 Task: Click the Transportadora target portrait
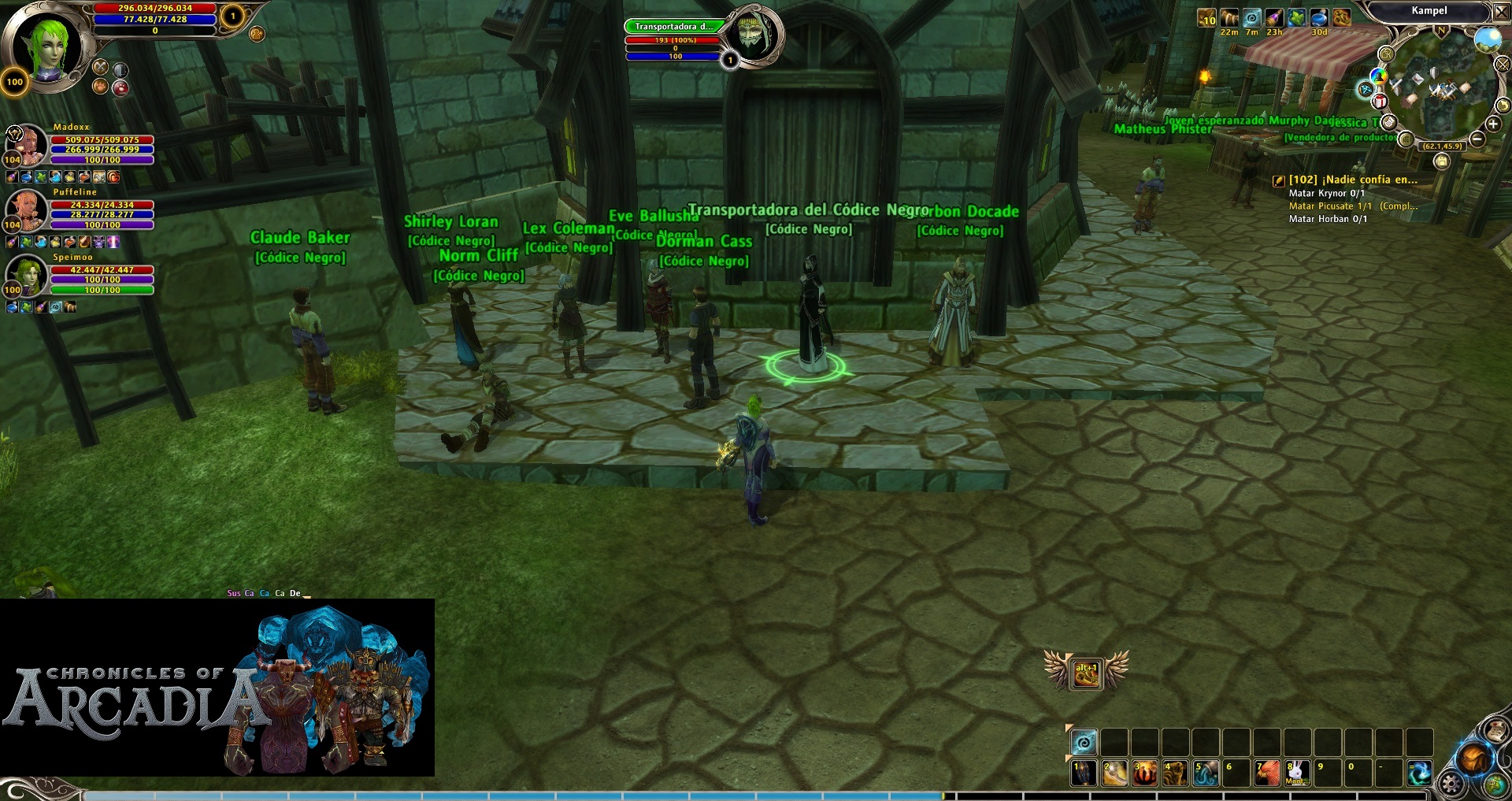coord(753,35)
